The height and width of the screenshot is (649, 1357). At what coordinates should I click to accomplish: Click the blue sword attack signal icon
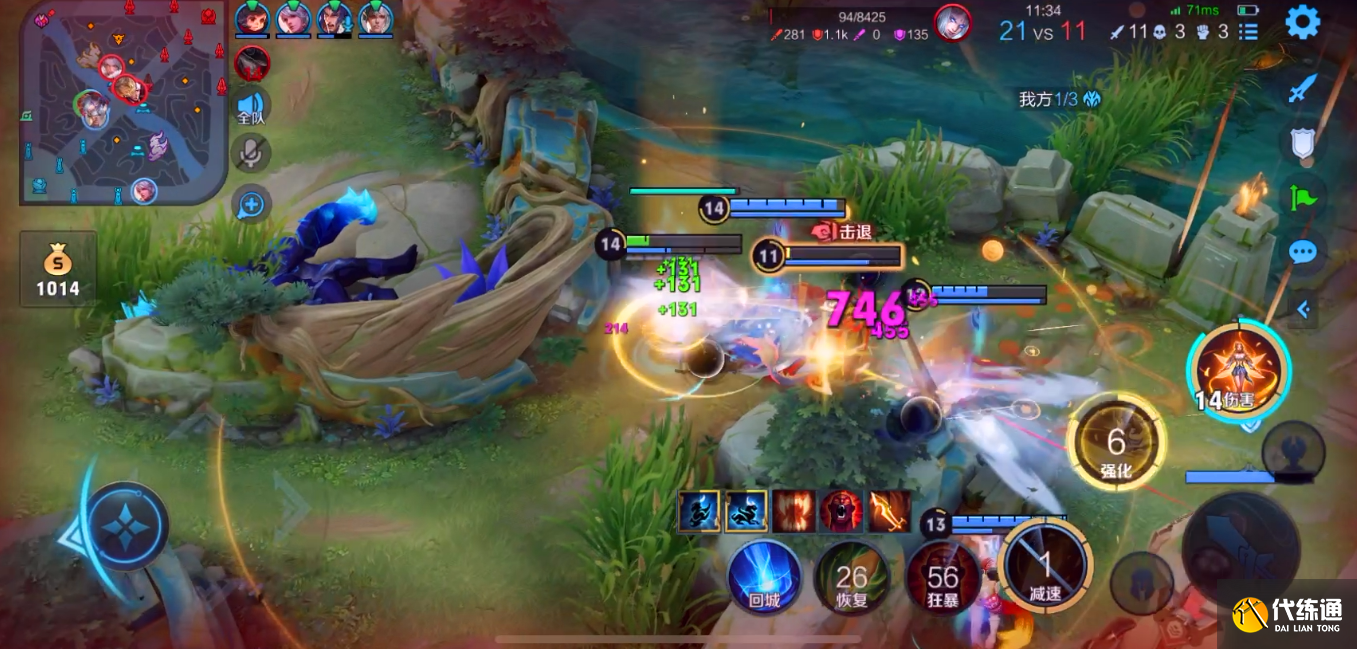[x=1301, y=90]
